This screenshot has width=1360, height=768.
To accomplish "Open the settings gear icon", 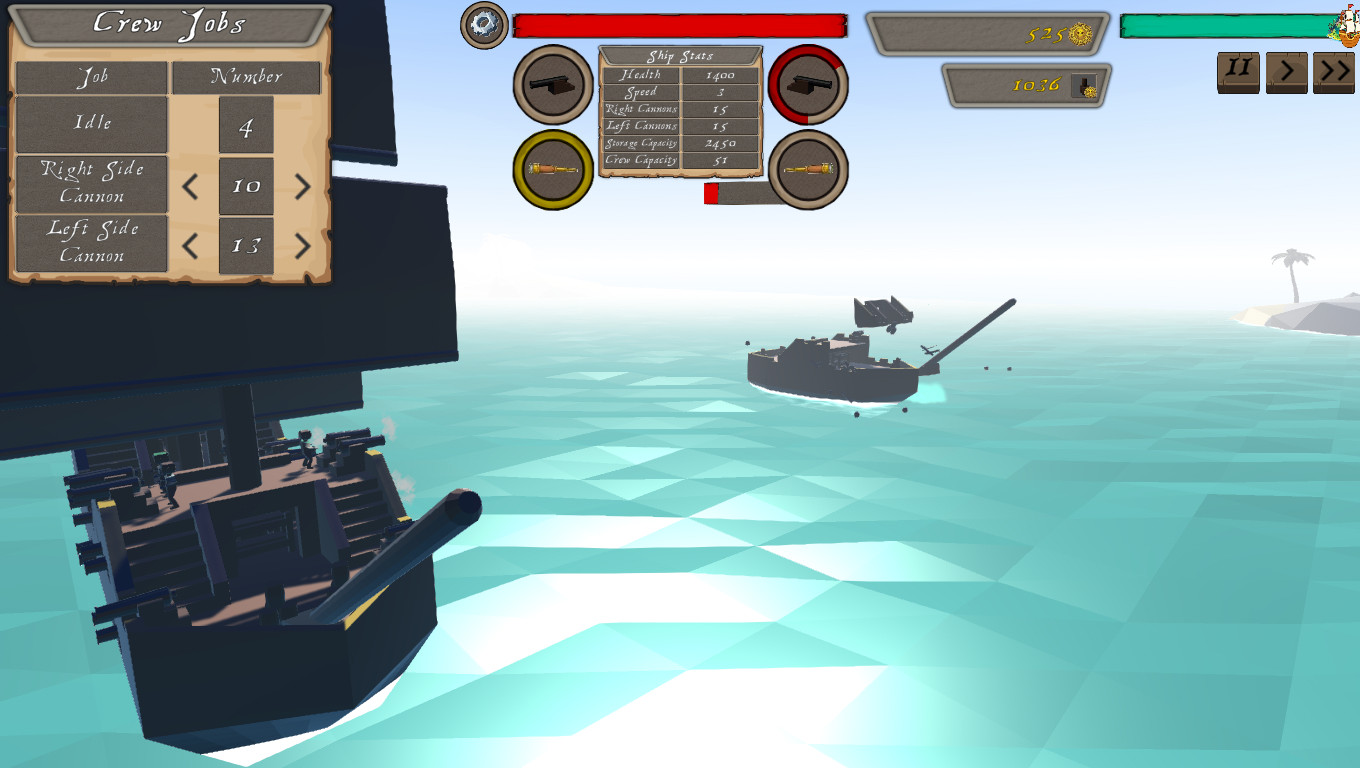I will (483, 22).
